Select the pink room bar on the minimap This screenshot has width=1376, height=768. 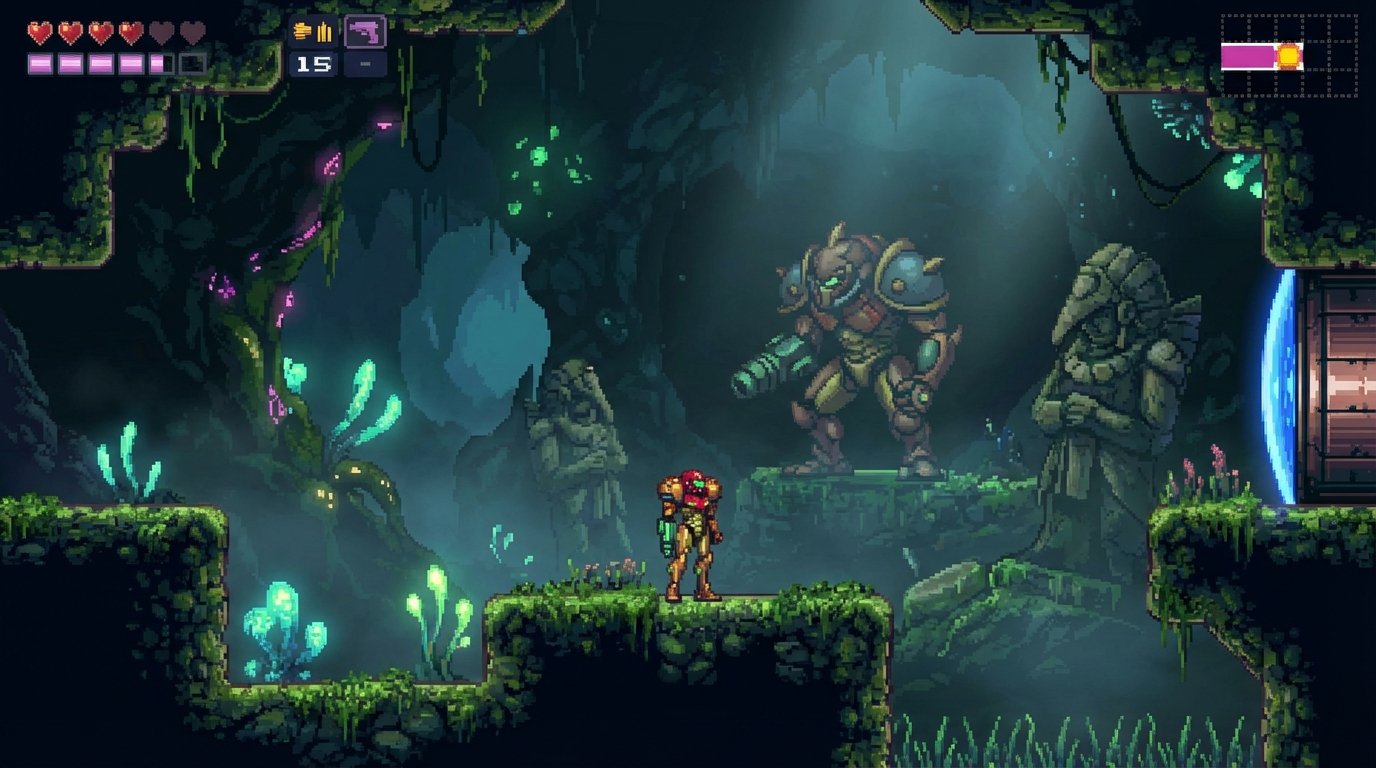[1248, 56]
